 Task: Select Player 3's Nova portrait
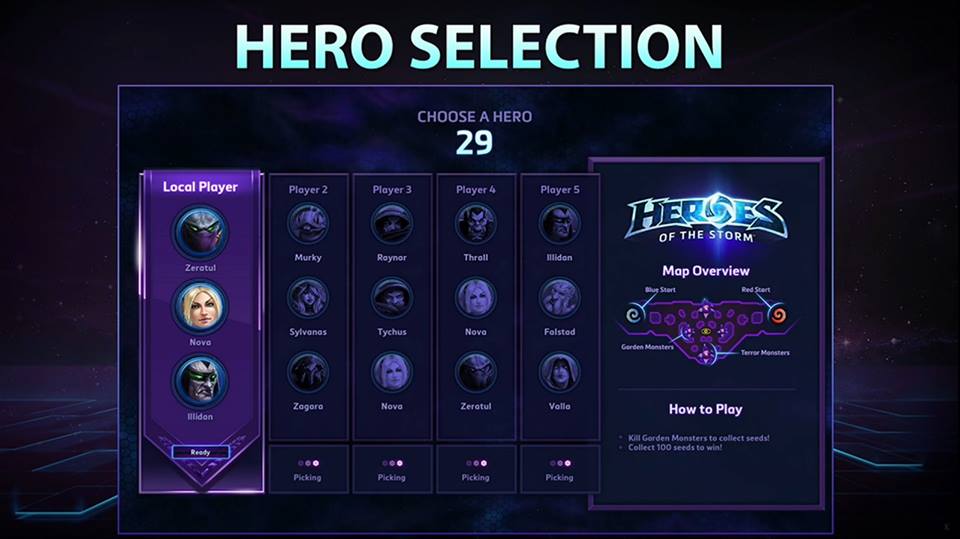click(x=392, y=372)
